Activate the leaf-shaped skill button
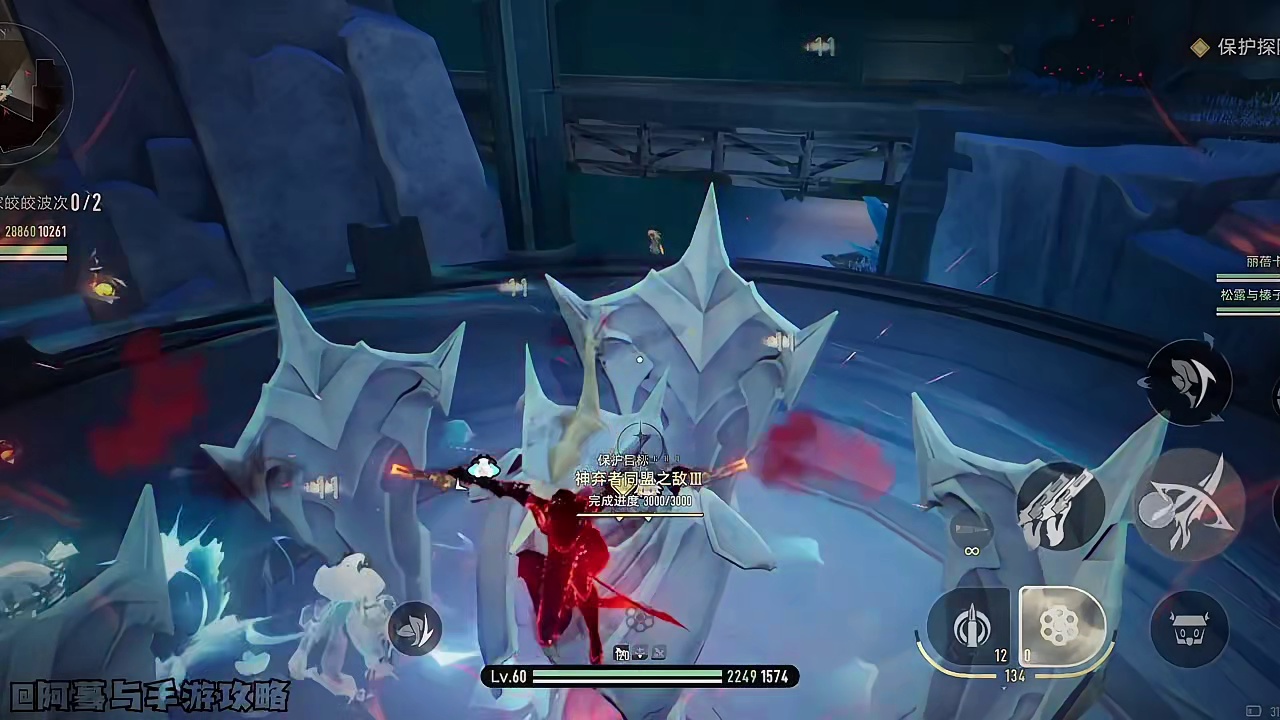Screen dimensions: 1280x720 [415, 629]
